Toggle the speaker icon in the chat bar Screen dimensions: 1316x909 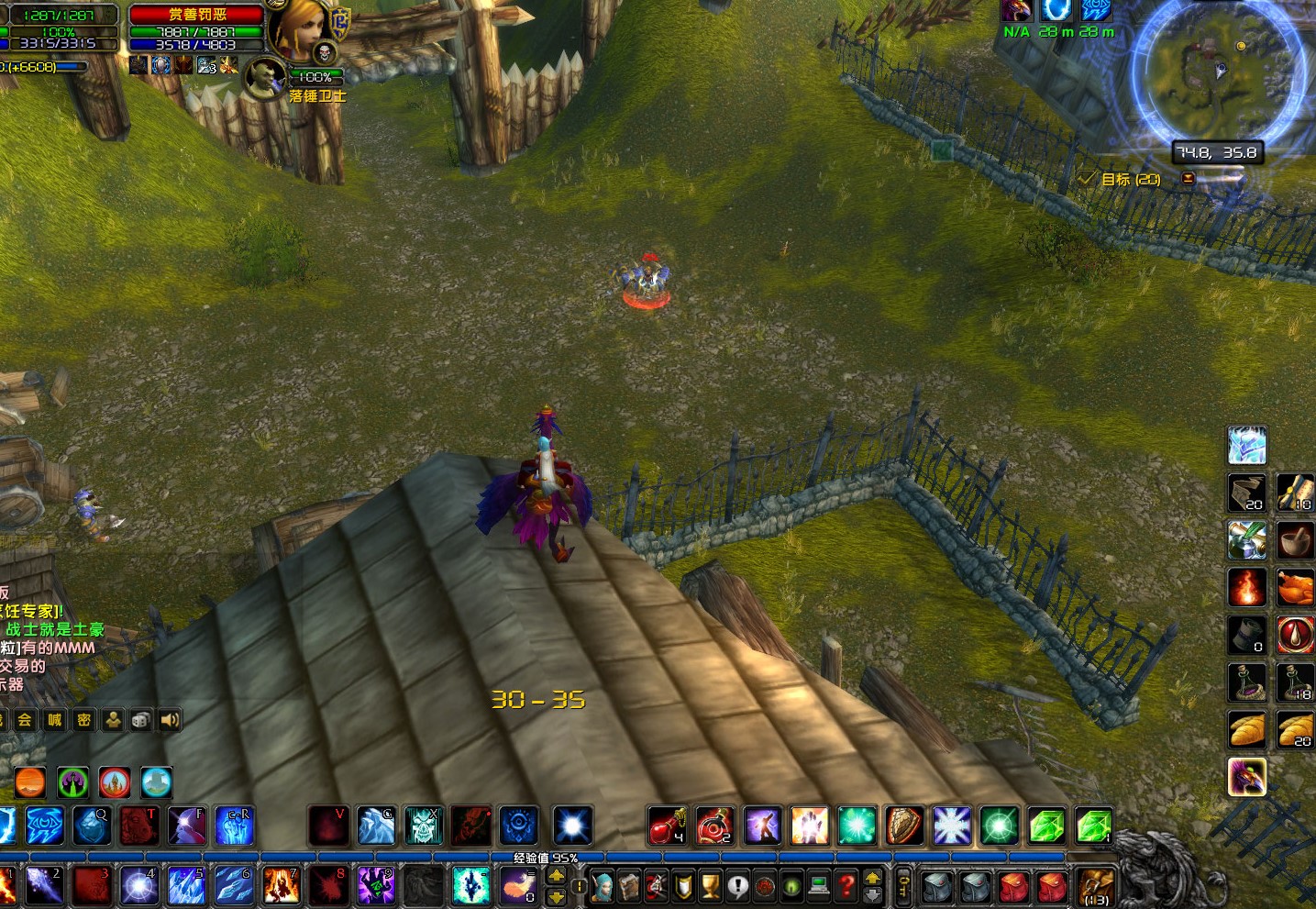tap(169, 719)
